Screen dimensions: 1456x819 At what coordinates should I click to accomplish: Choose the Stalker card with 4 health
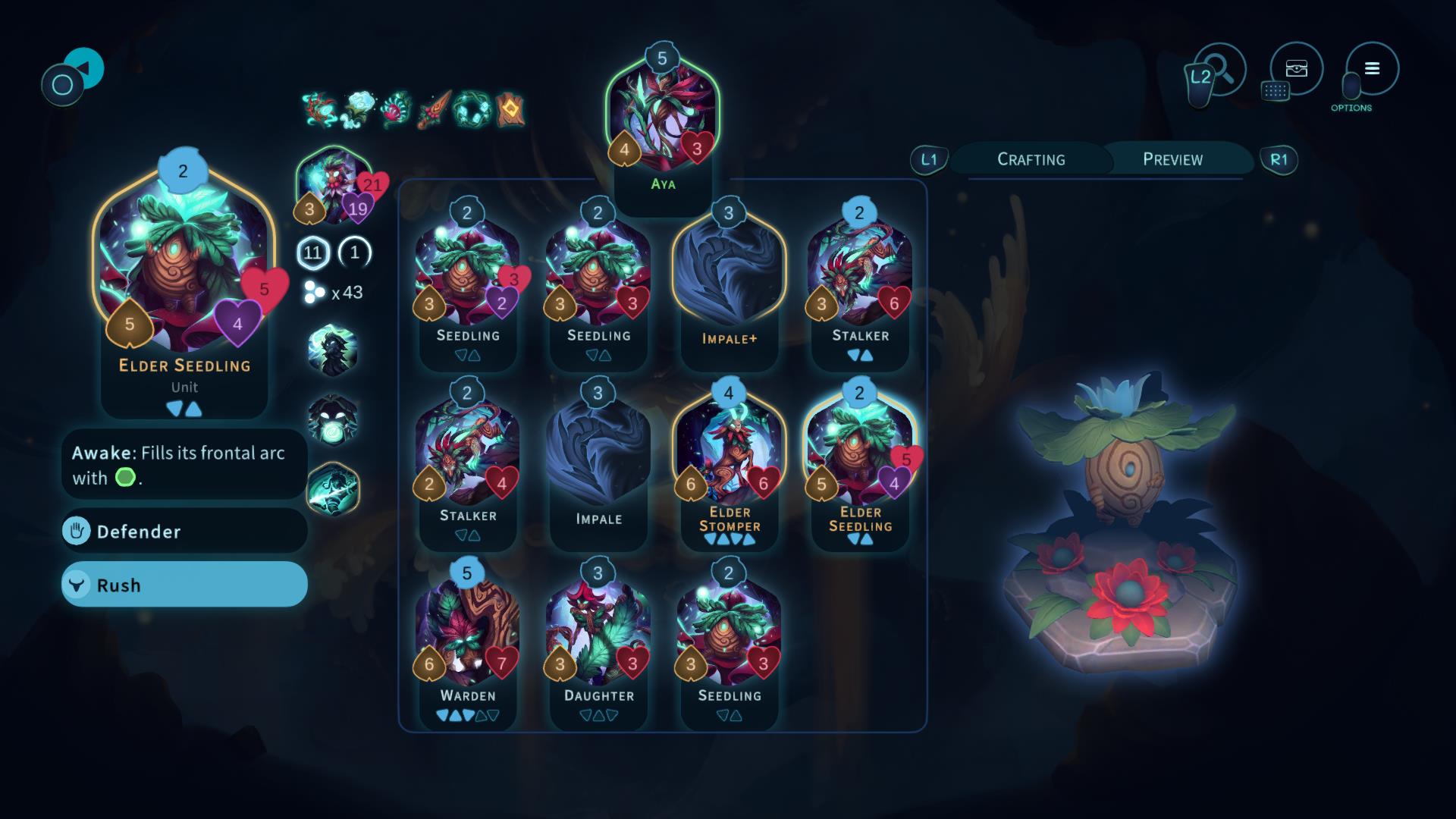[467, 463]
